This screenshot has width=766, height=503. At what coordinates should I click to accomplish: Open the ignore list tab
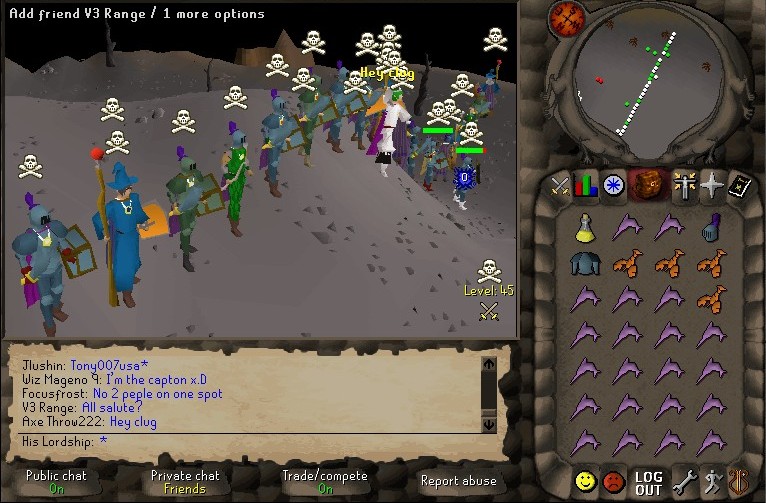point(613,482)
